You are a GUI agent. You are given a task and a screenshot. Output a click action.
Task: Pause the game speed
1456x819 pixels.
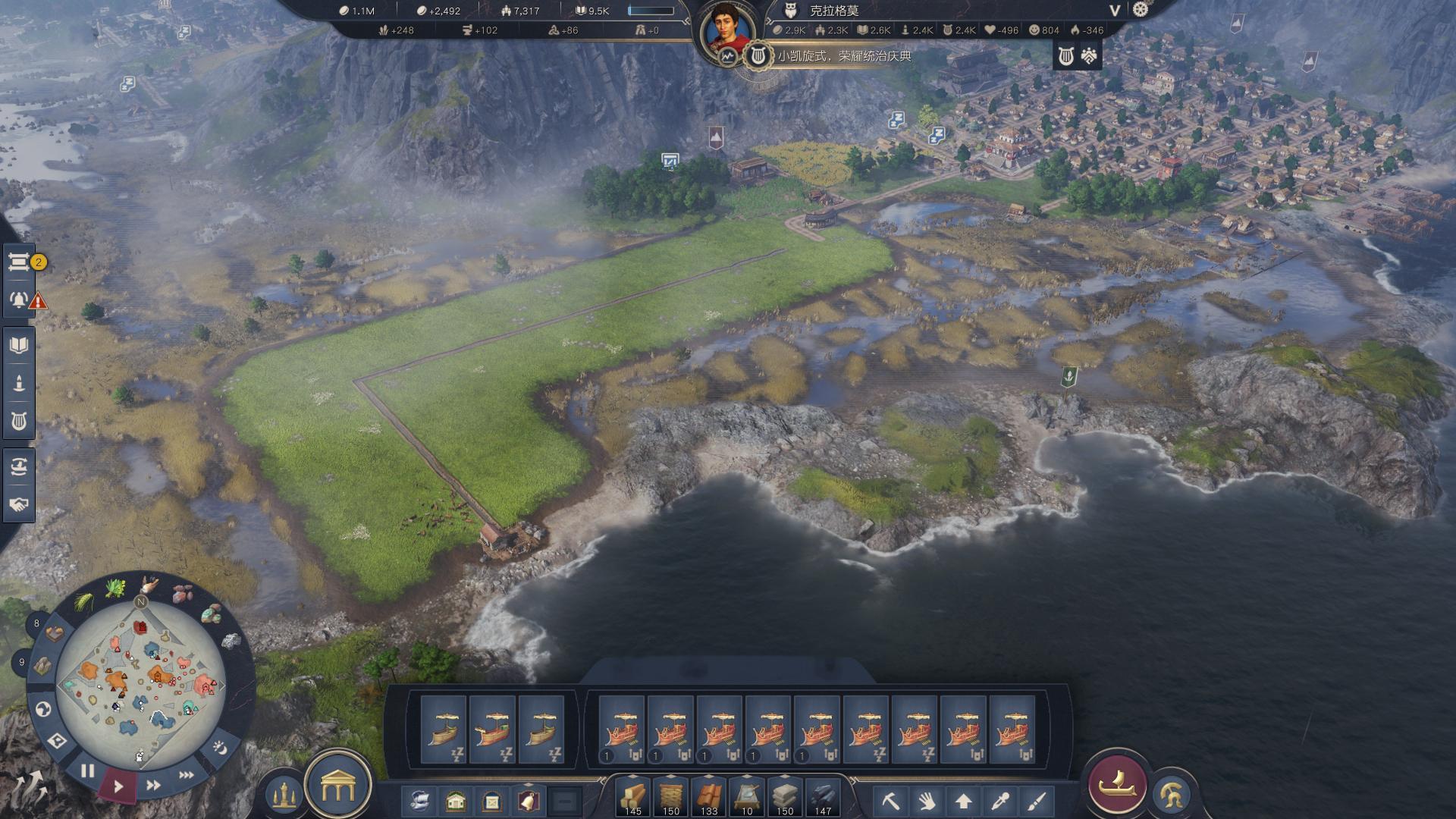pyautogui.click(x=88, y=771)
